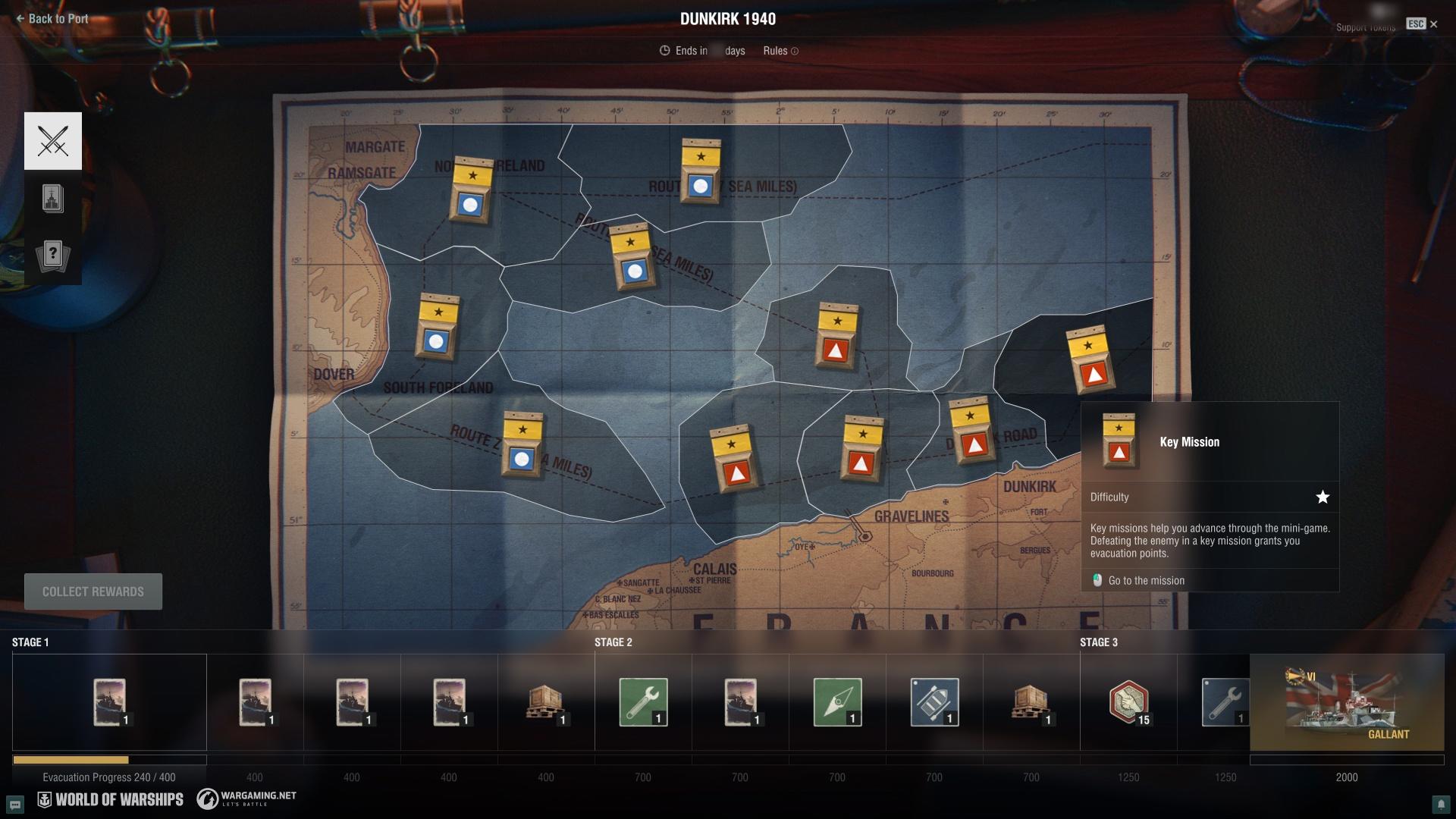Choose the Route Z blue circle mission
The width and height of the screenshot is (1456, 819).
click(x=522, y=445)
